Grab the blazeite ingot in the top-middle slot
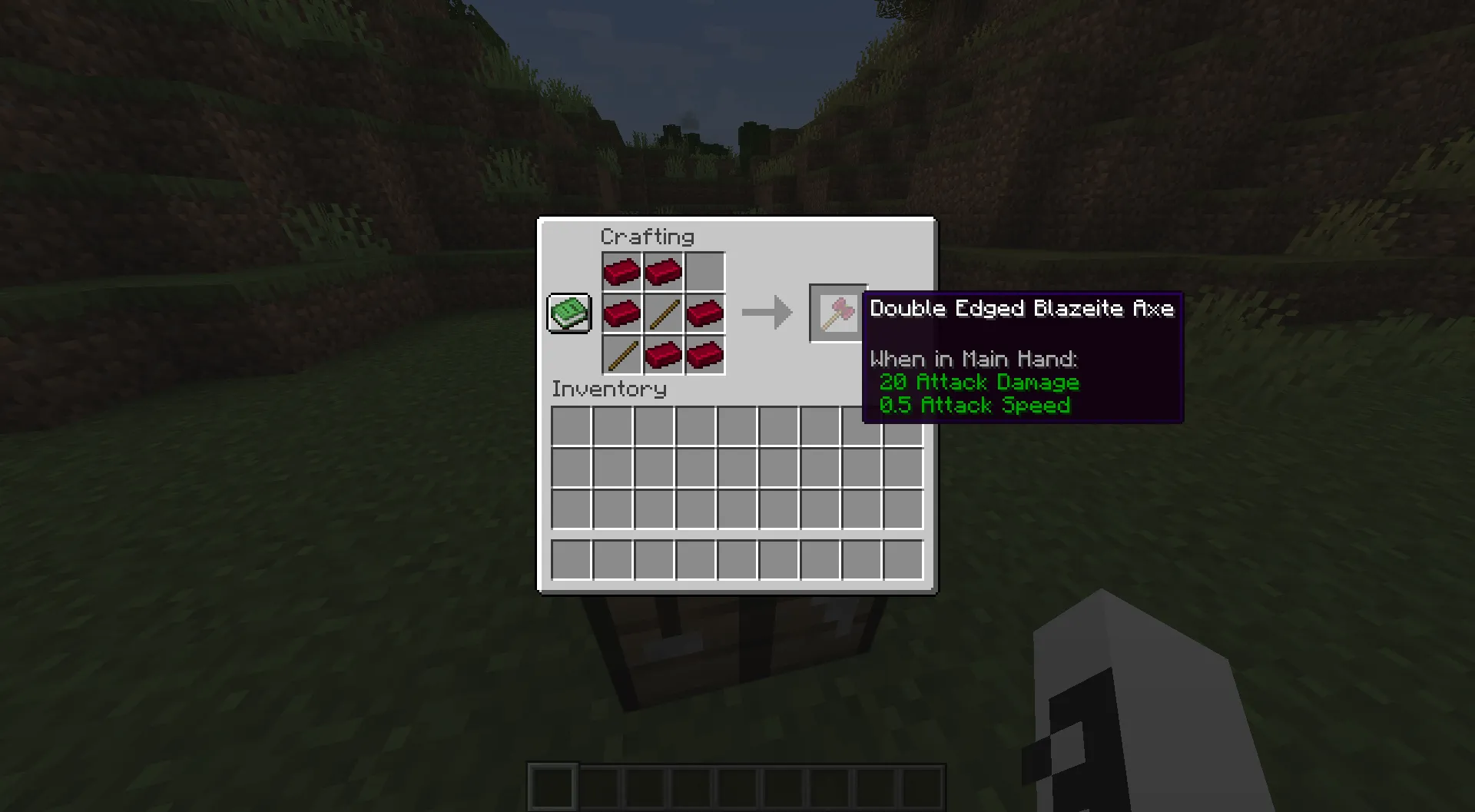 click(x=664, y=271)
